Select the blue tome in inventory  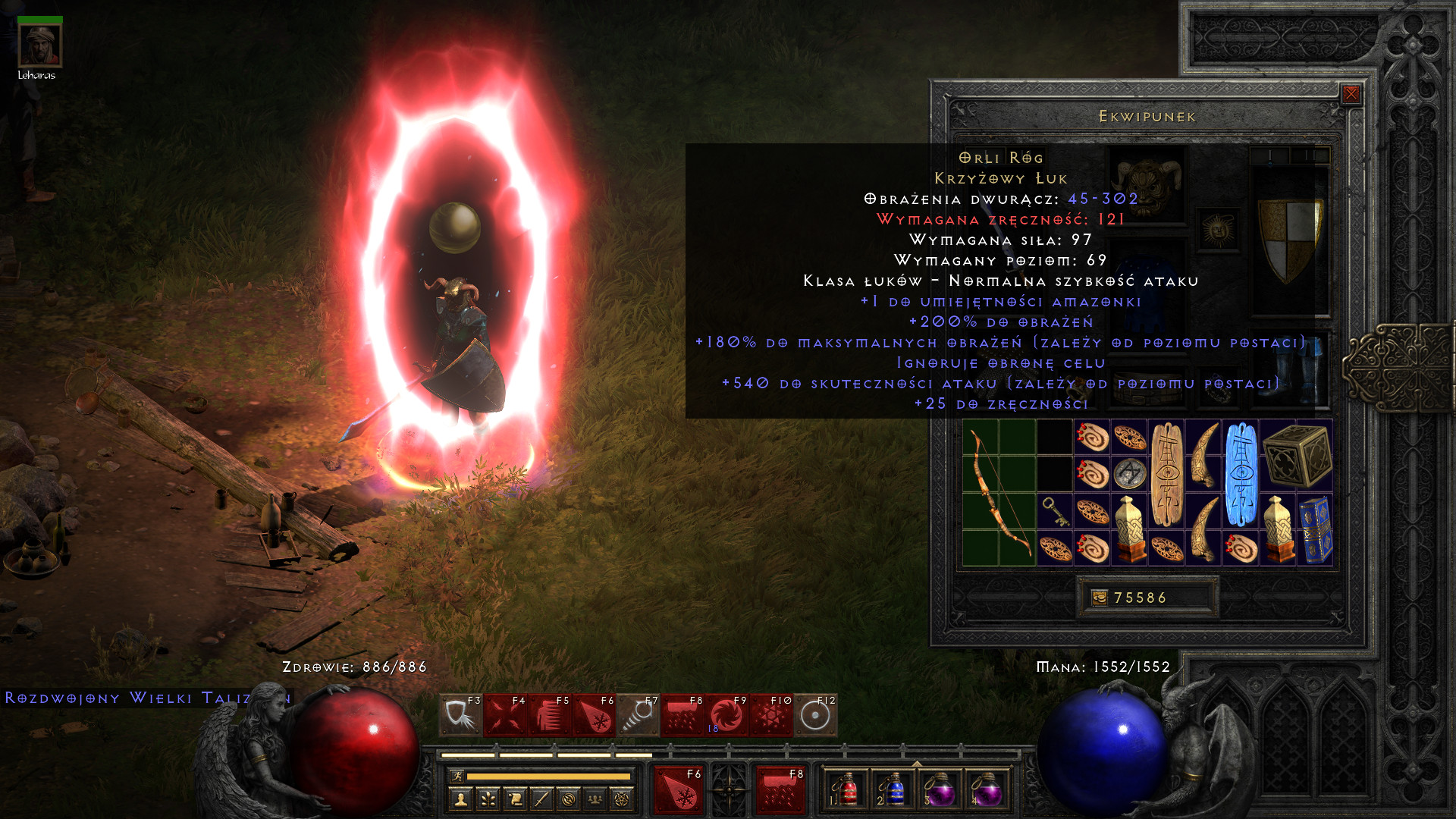tap(1316, 530)
